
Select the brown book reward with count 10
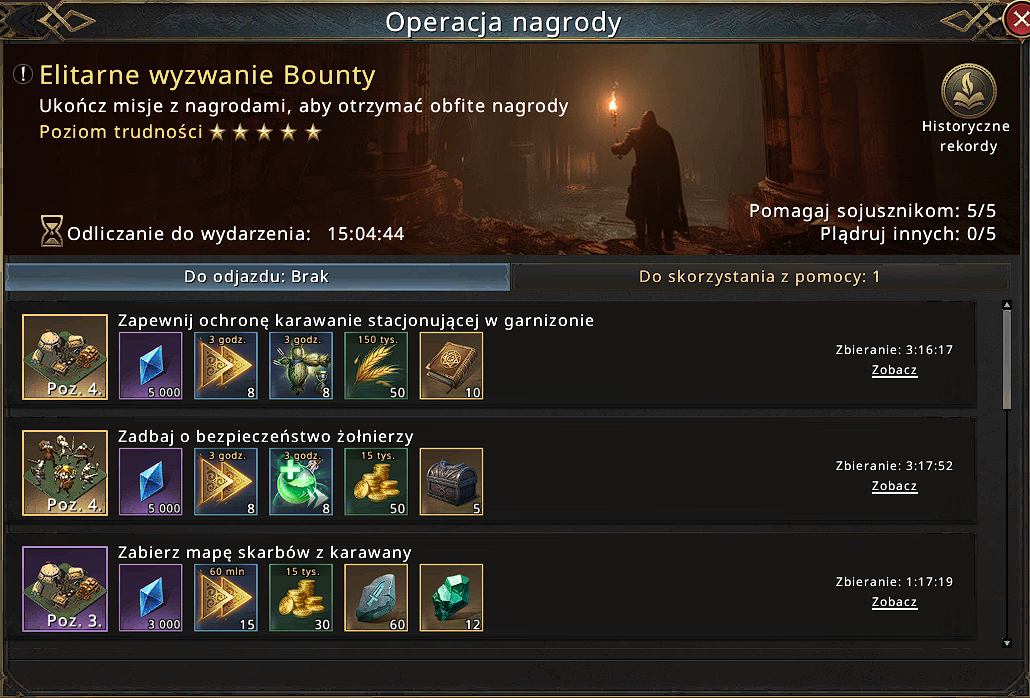[x=451, y=366]
